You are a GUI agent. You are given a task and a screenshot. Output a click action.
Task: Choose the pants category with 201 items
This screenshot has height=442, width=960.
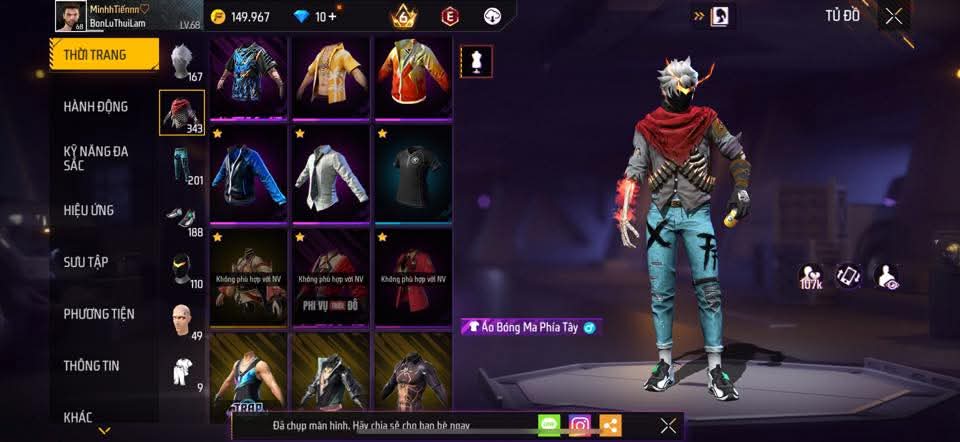click(181, 164)
